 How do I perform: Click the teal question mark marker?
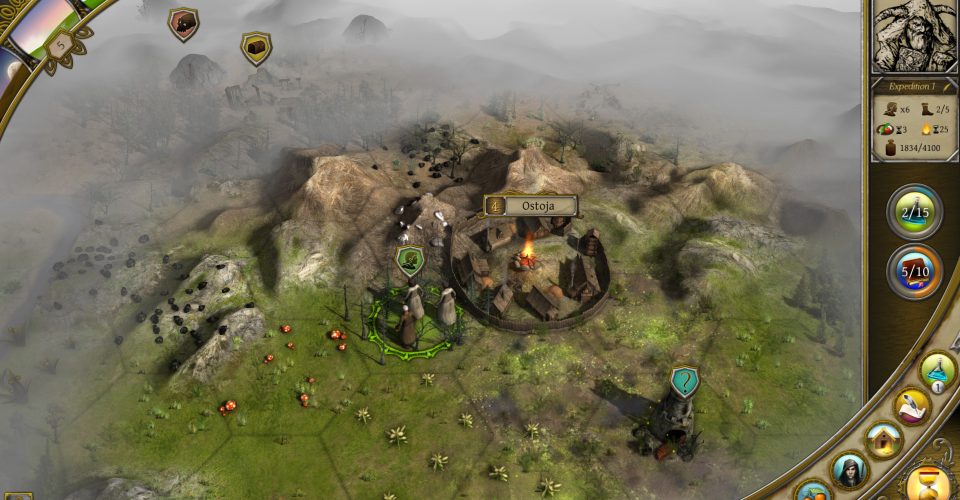click(x=684, y=381)
